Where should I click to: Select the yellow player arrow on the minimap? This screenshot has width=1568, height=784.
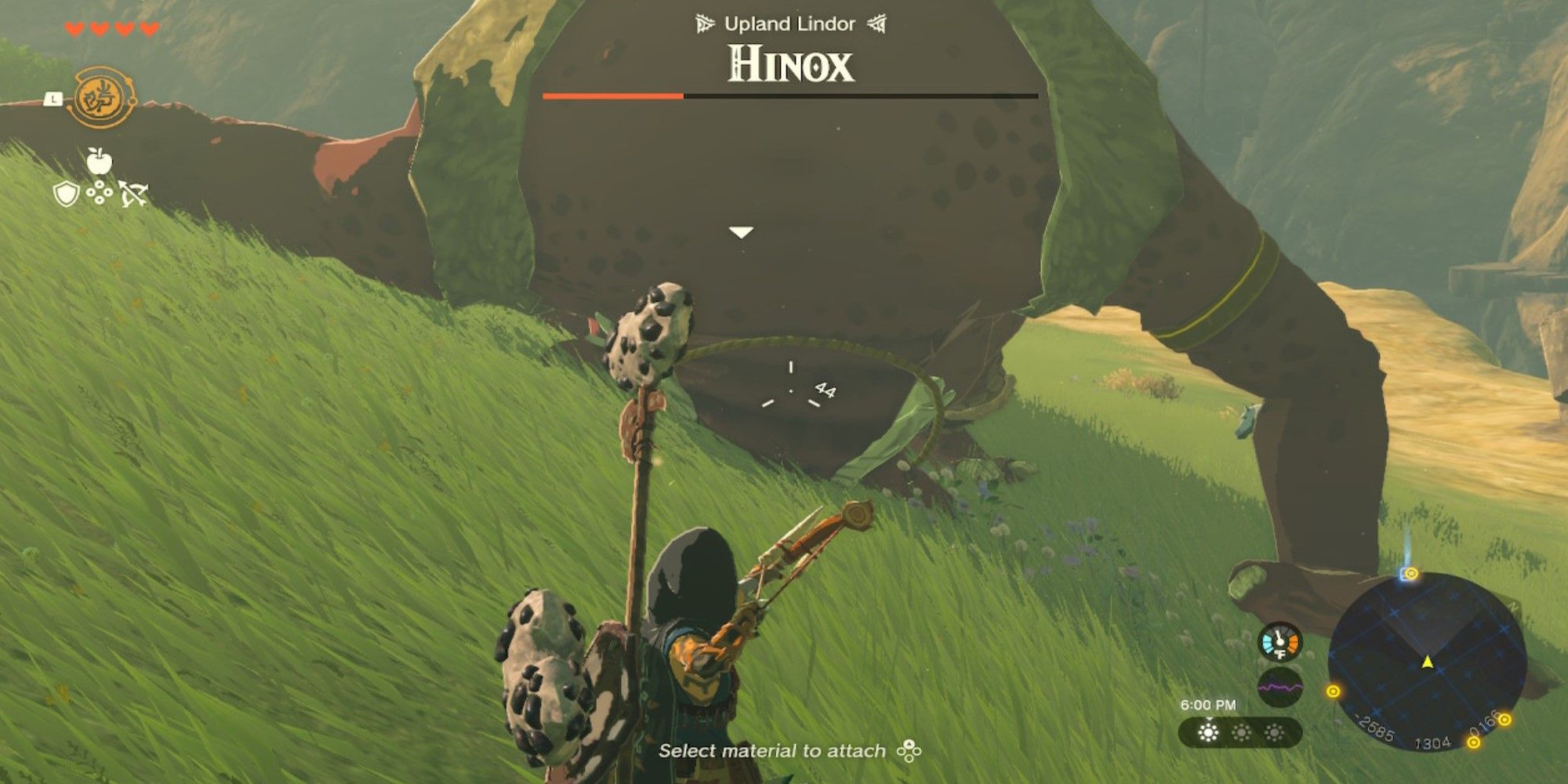(1428, 662)
